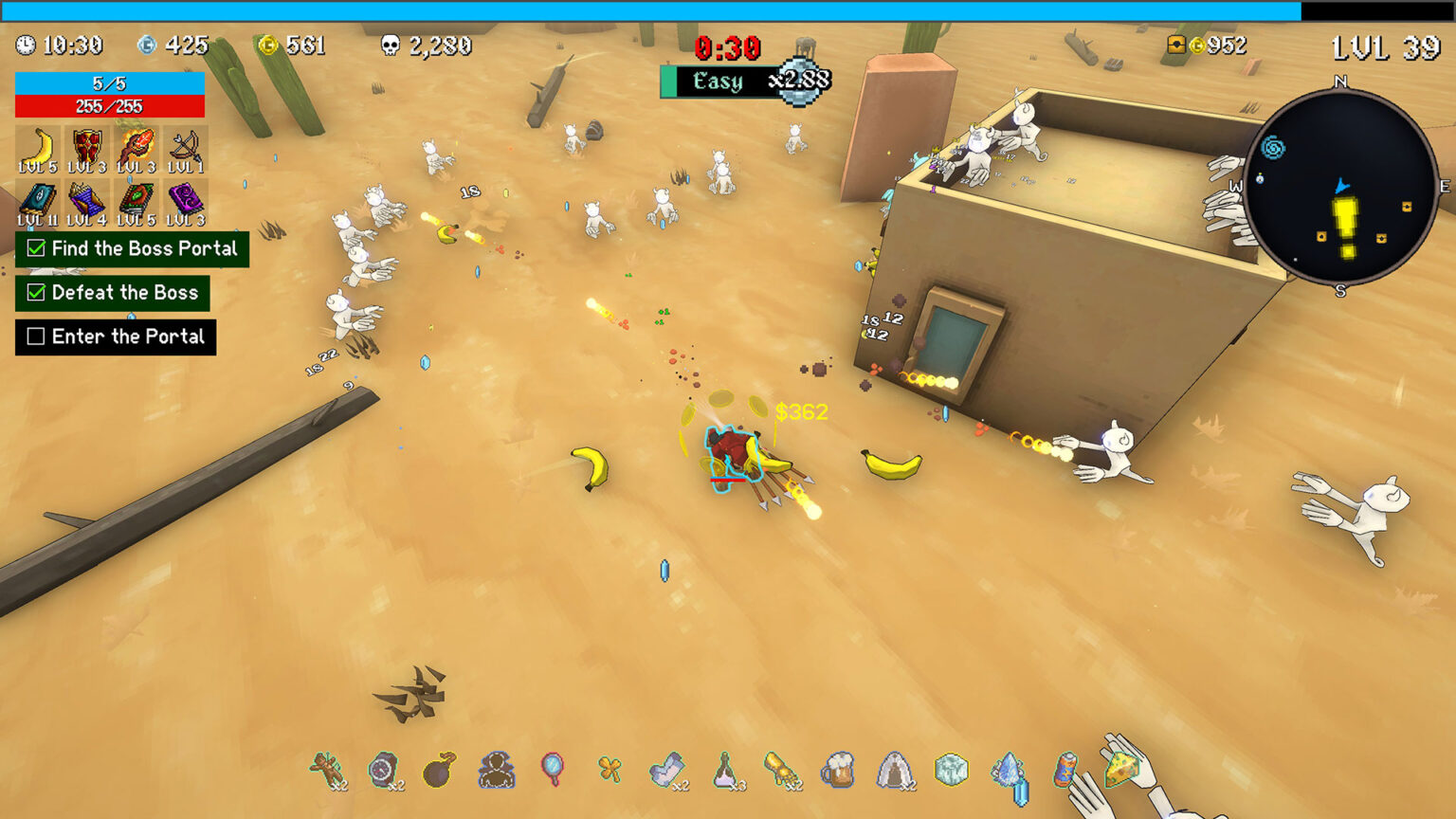The image size is (1456, 819).
Task: Select the beer mug item icon
Action: click(838, 770)
